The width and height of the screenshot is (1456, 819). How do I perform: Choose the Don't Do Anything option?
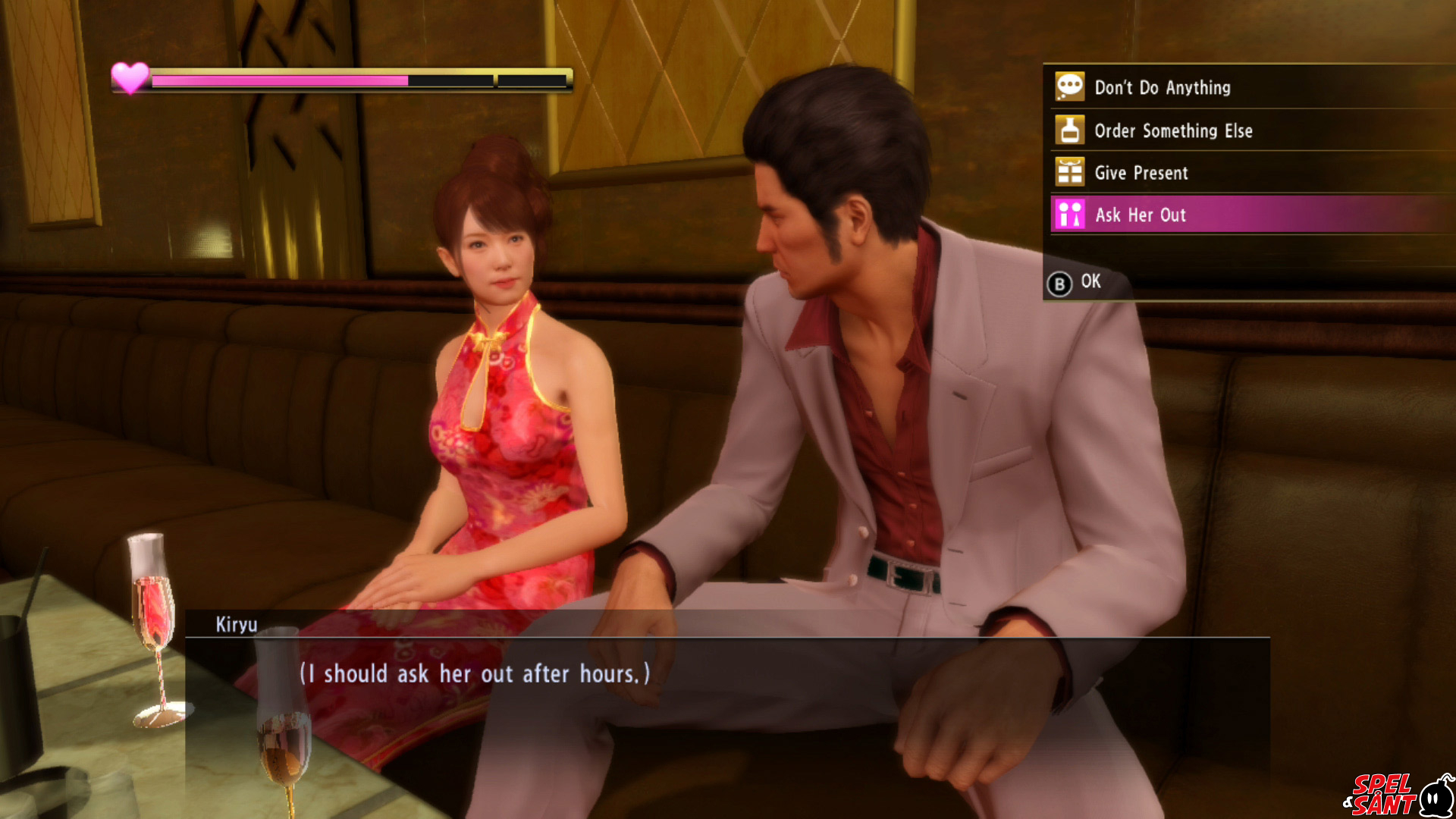1162,88
